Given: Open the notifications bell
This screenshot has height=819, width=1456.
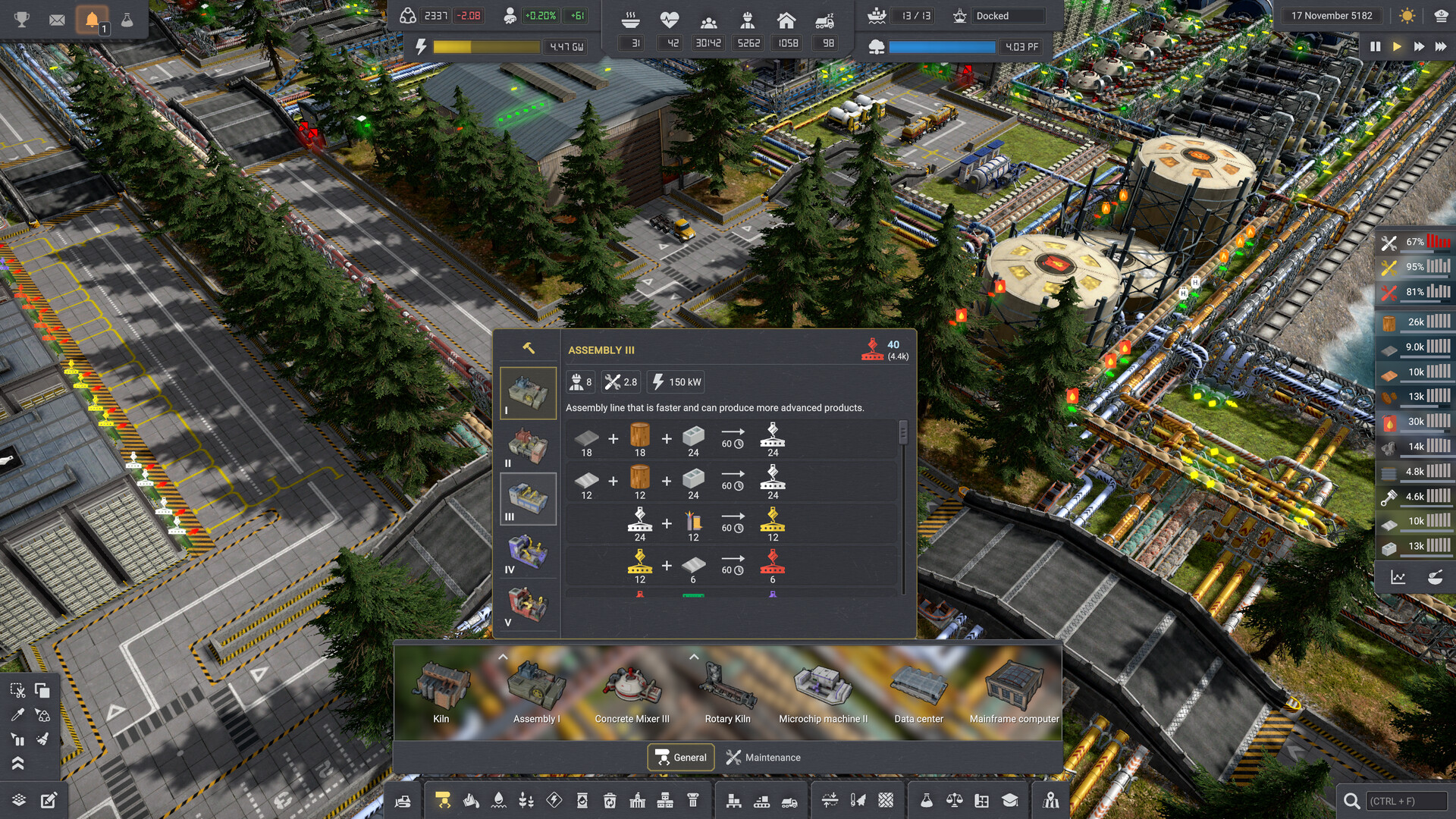Looking at the screenshot, I should (92, 20).
